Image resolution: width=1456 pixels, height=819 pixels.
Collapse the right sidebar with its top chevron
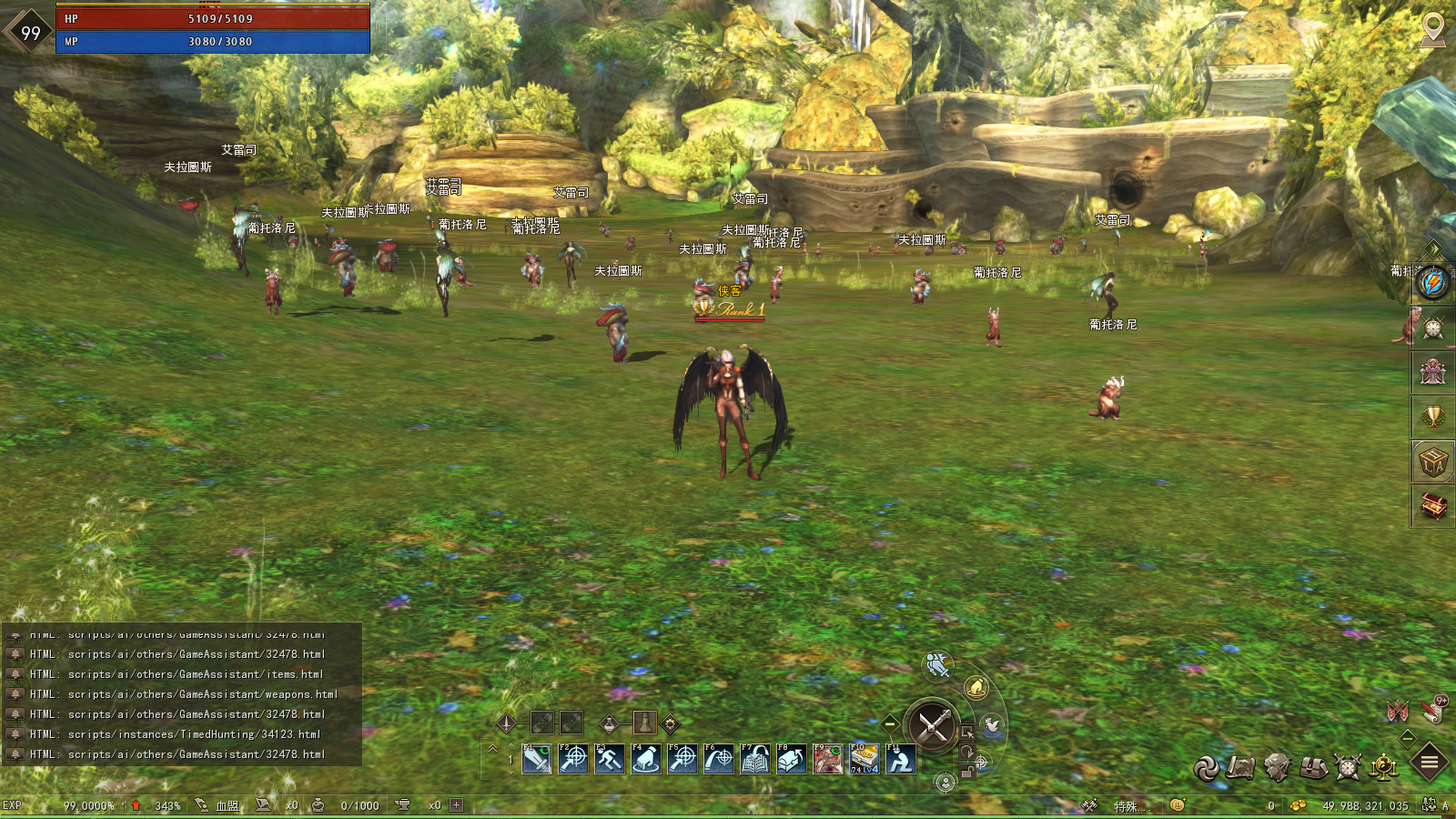click(x=1431, y=248)
